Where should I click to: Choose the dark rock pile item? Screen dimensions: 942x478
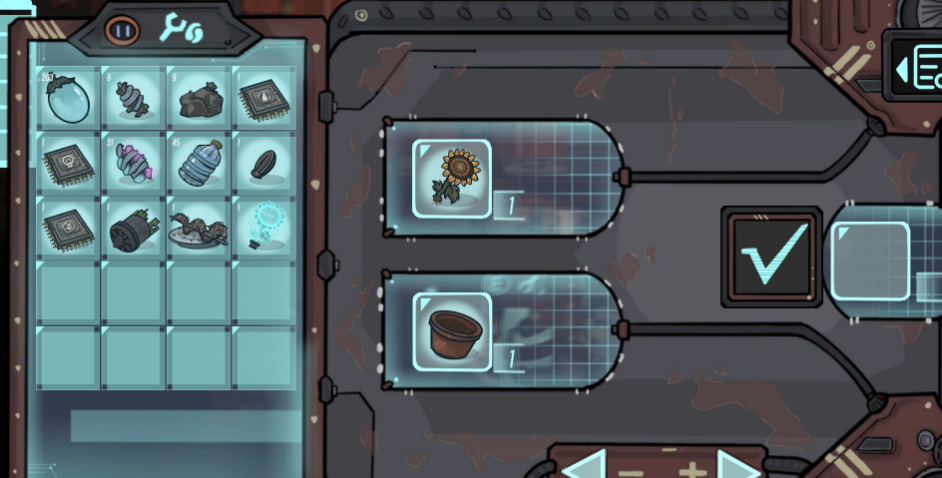(x=199, y=100)
